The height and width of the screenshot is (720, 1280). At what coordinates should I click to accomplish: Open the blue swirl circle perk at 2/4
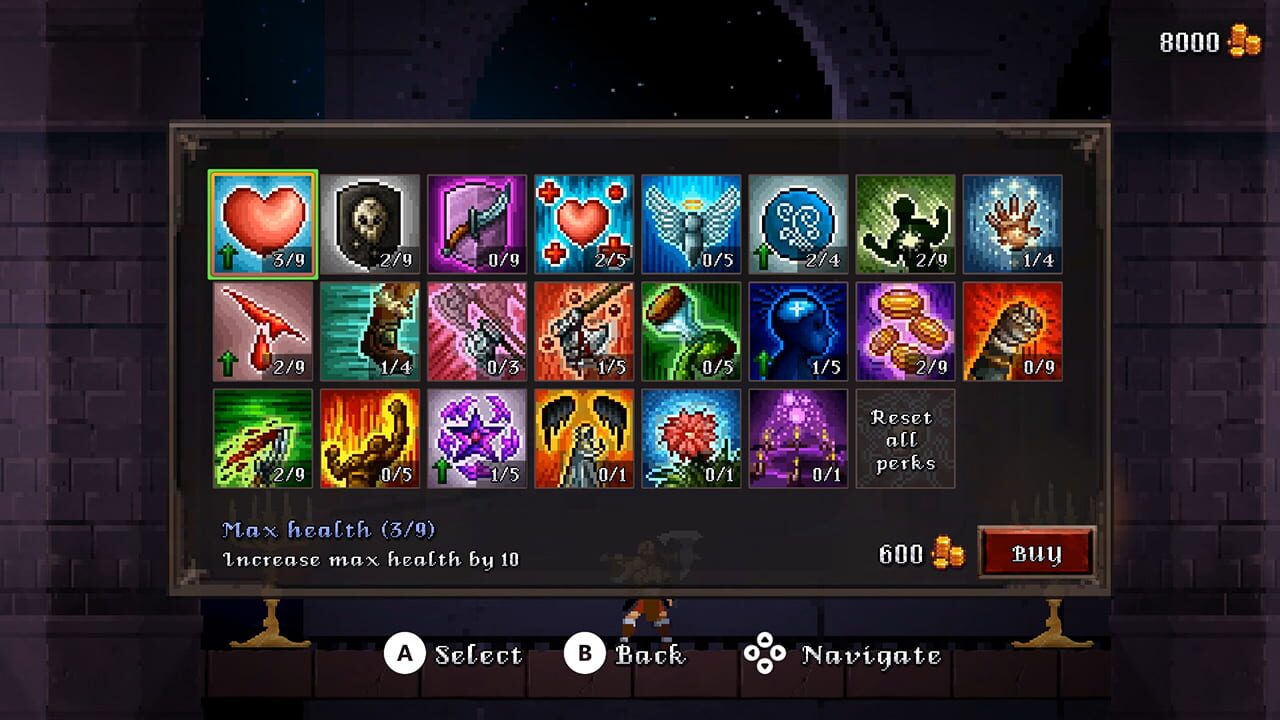pyautogui.click(x=798, y=218)
